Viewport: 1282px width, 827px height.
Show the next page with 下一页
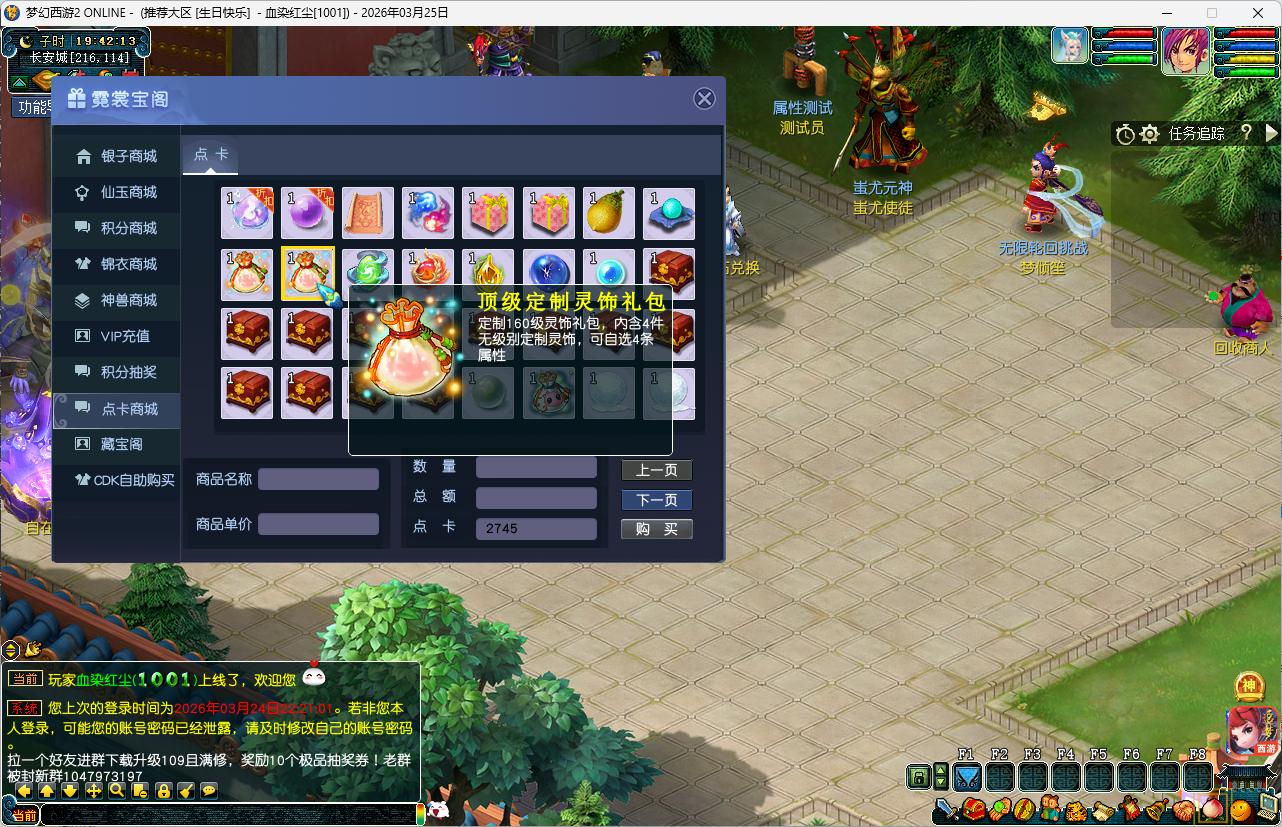click(x=656, y=500)
